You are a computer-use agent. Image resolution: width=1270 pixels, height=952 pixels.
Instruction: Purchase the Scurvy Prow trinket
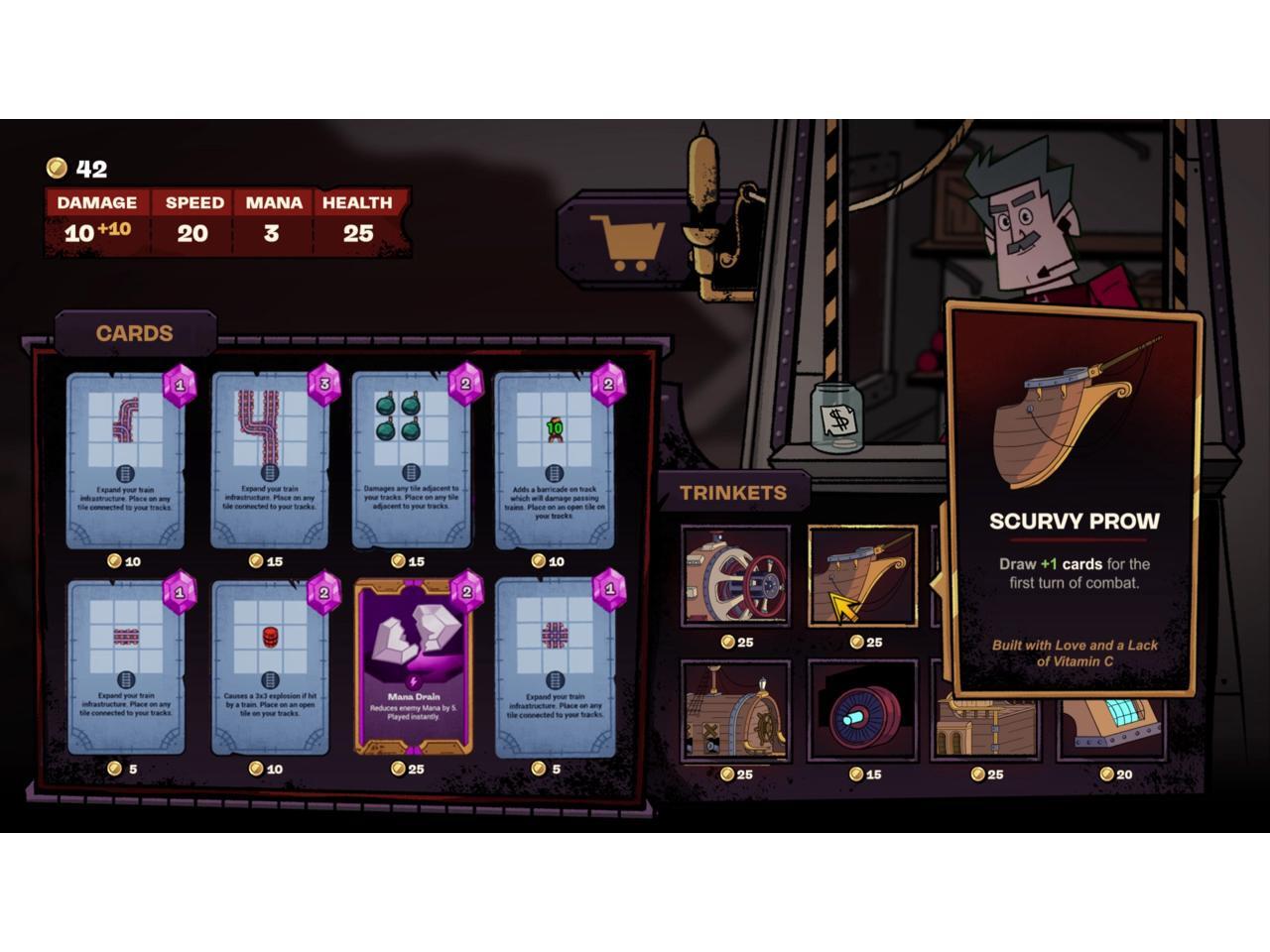[x=860, y=577]
